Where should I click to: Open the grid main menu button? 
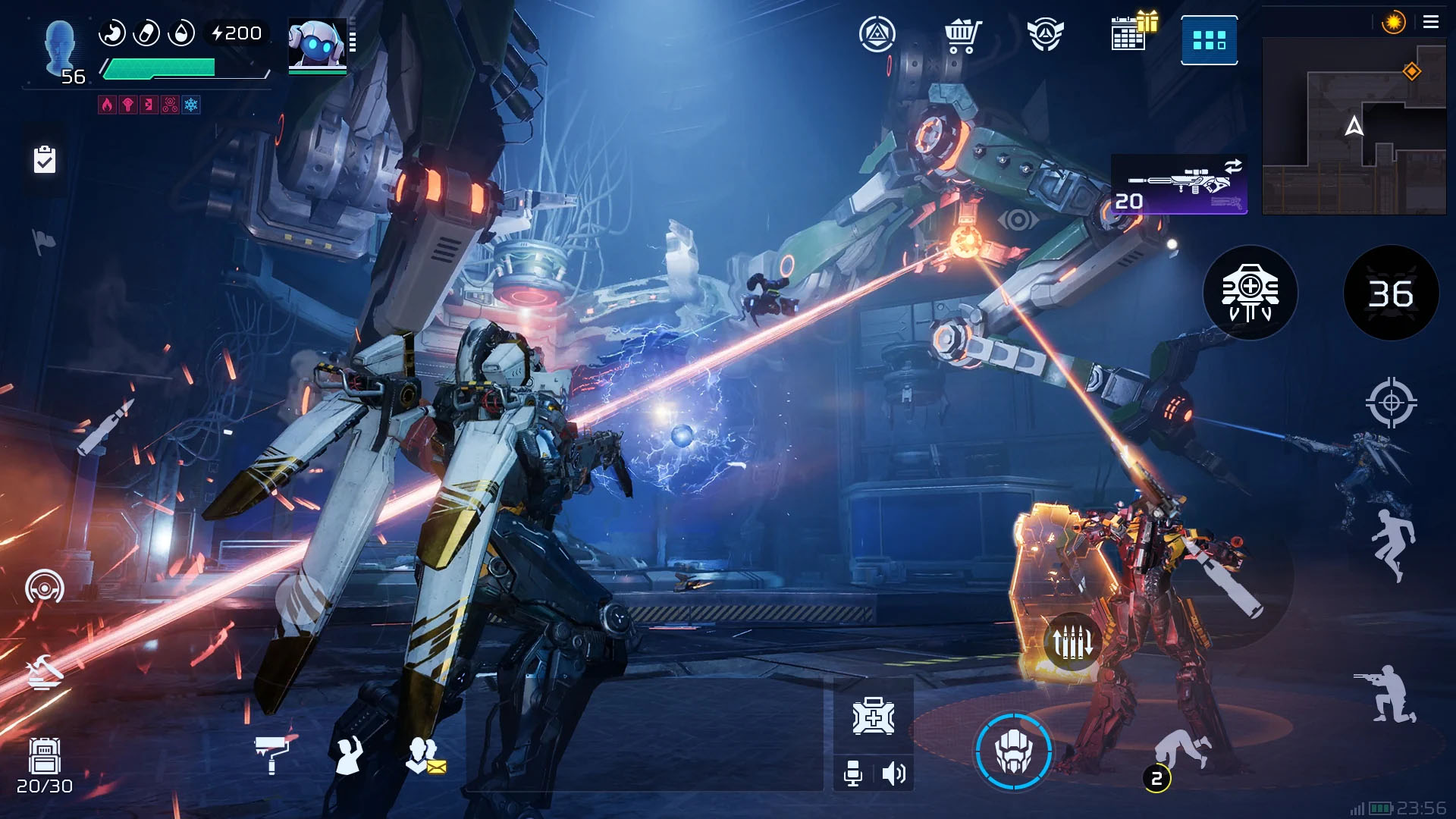(1209, 40)
